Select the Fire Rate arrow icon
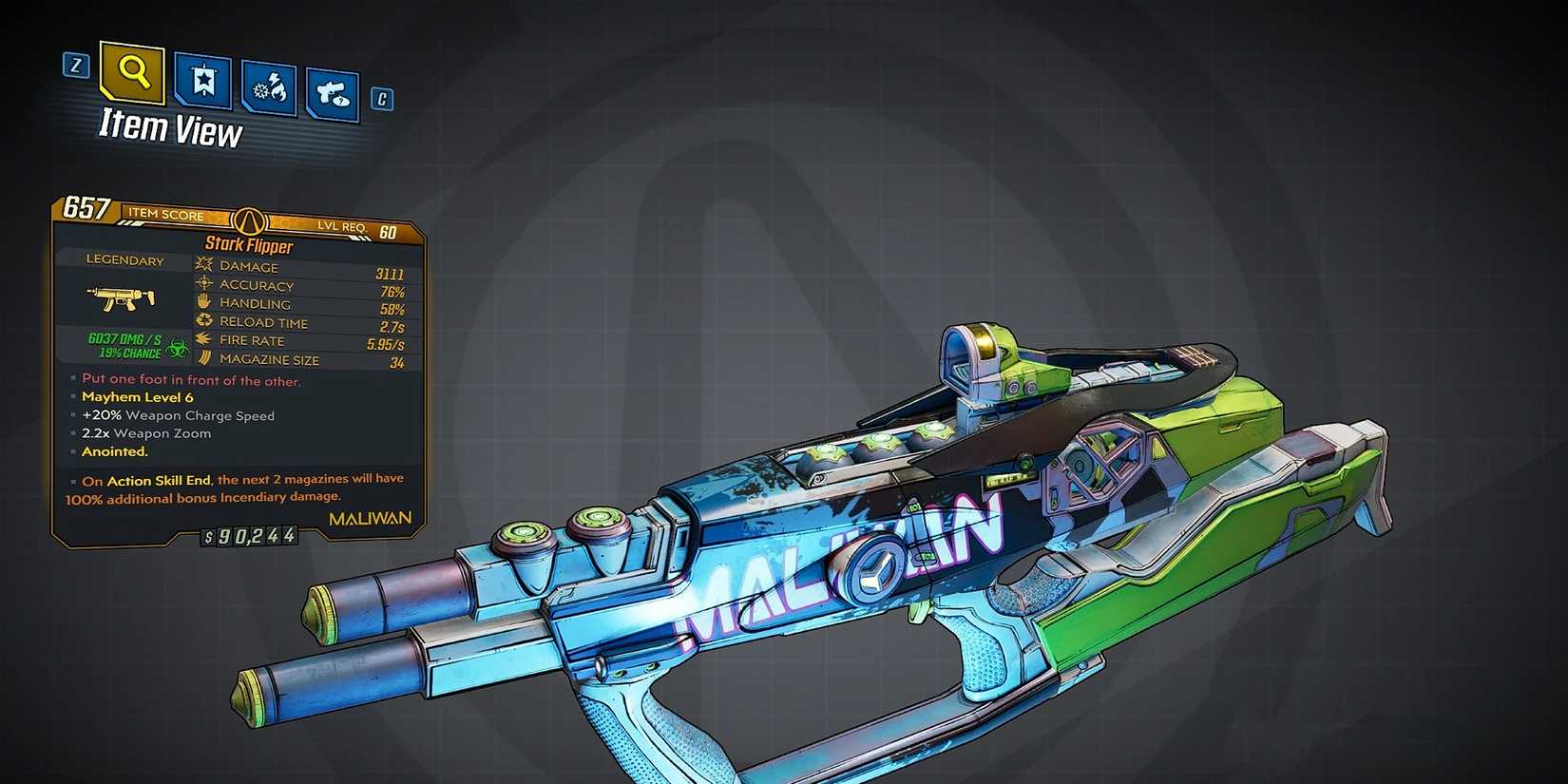The image size is (1568, 784). pyautogui.click(x=202, y=340)
